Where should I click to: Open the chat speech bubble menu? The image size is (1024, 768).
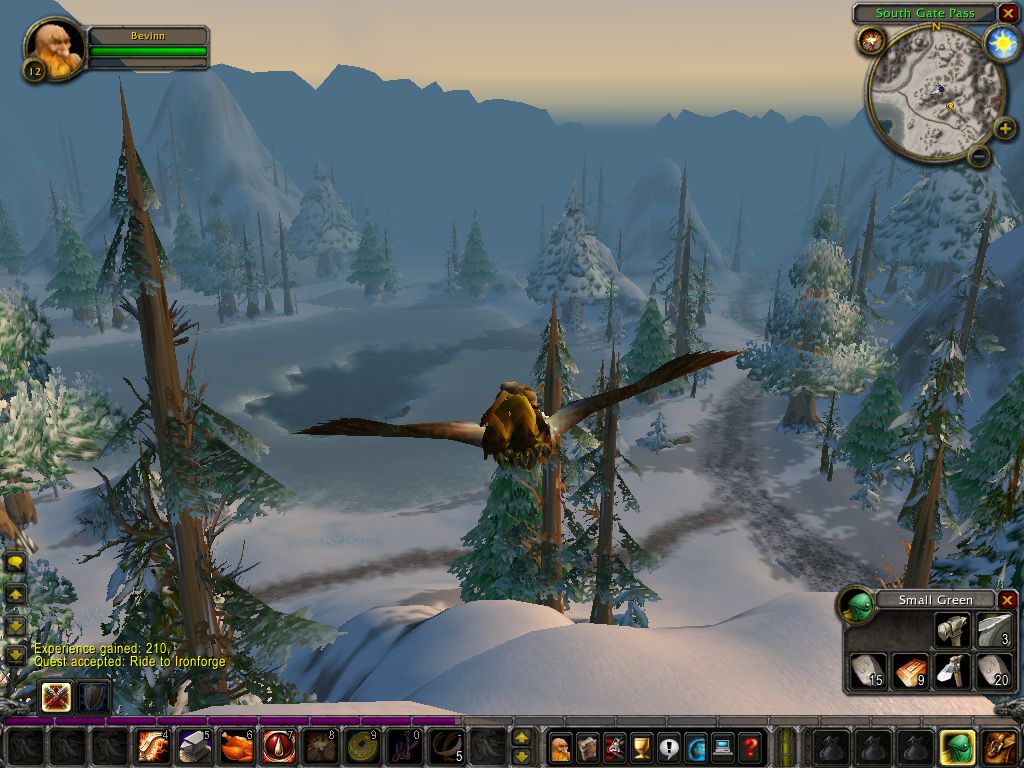pyautogui.click(x=15, y=562)
